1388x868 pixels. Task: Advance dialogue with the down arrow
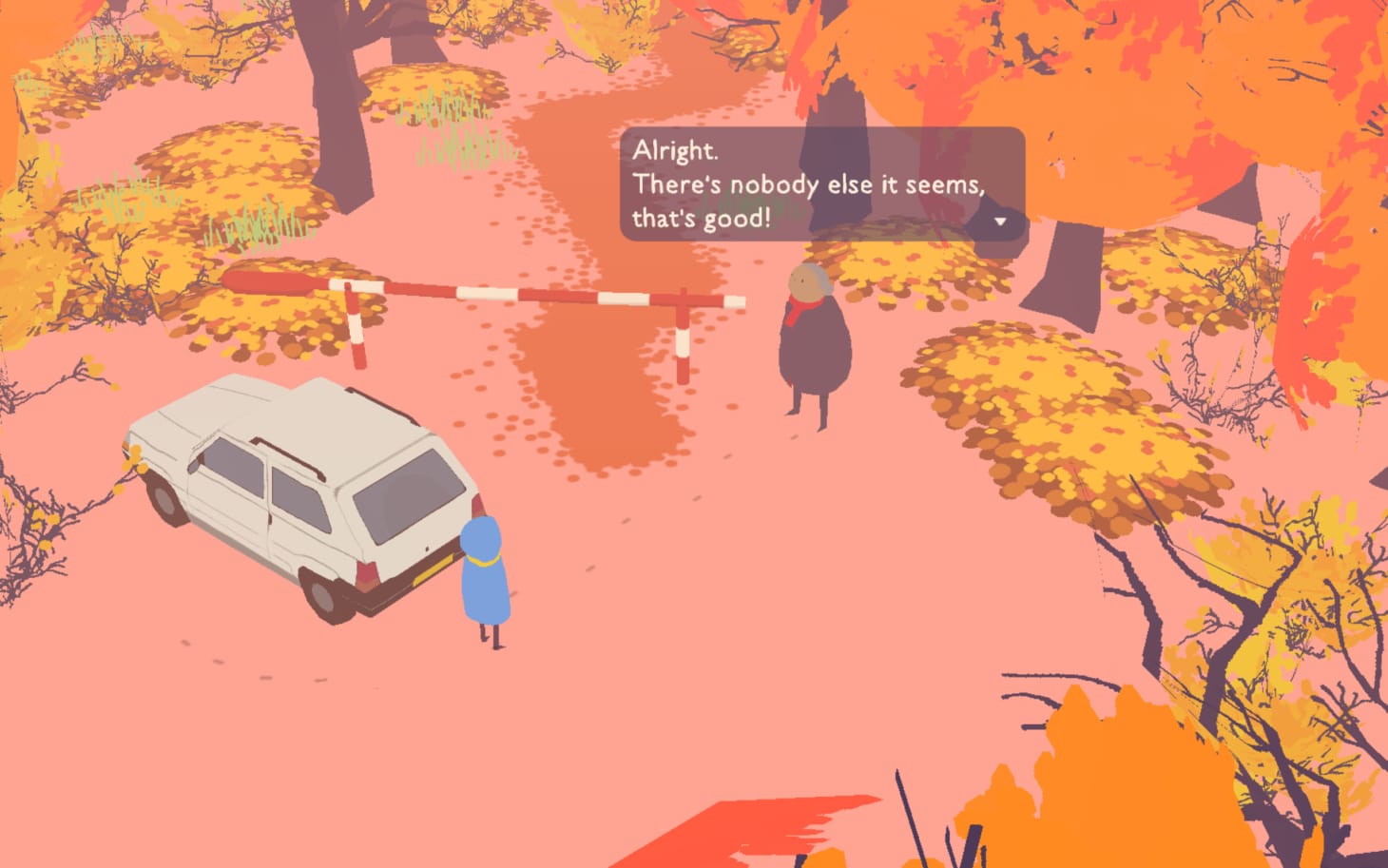(x=1000, y=222)
